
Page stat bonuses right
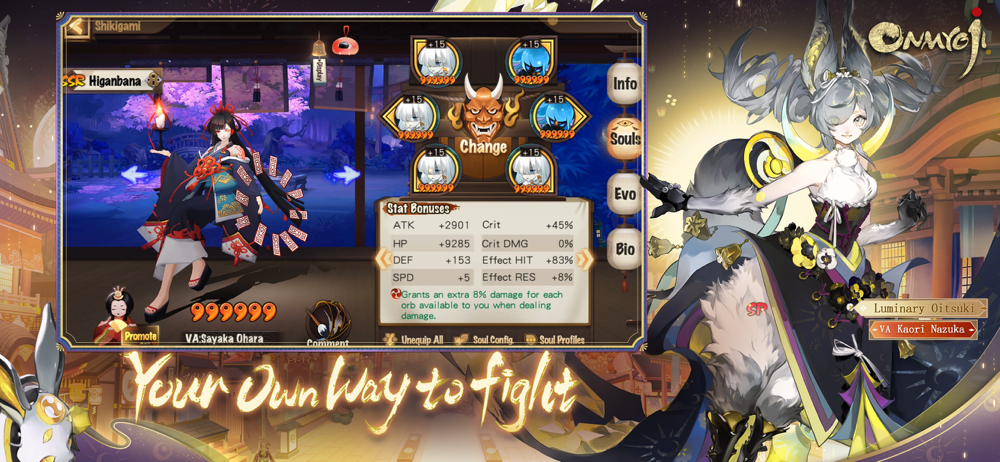(584, 260)
